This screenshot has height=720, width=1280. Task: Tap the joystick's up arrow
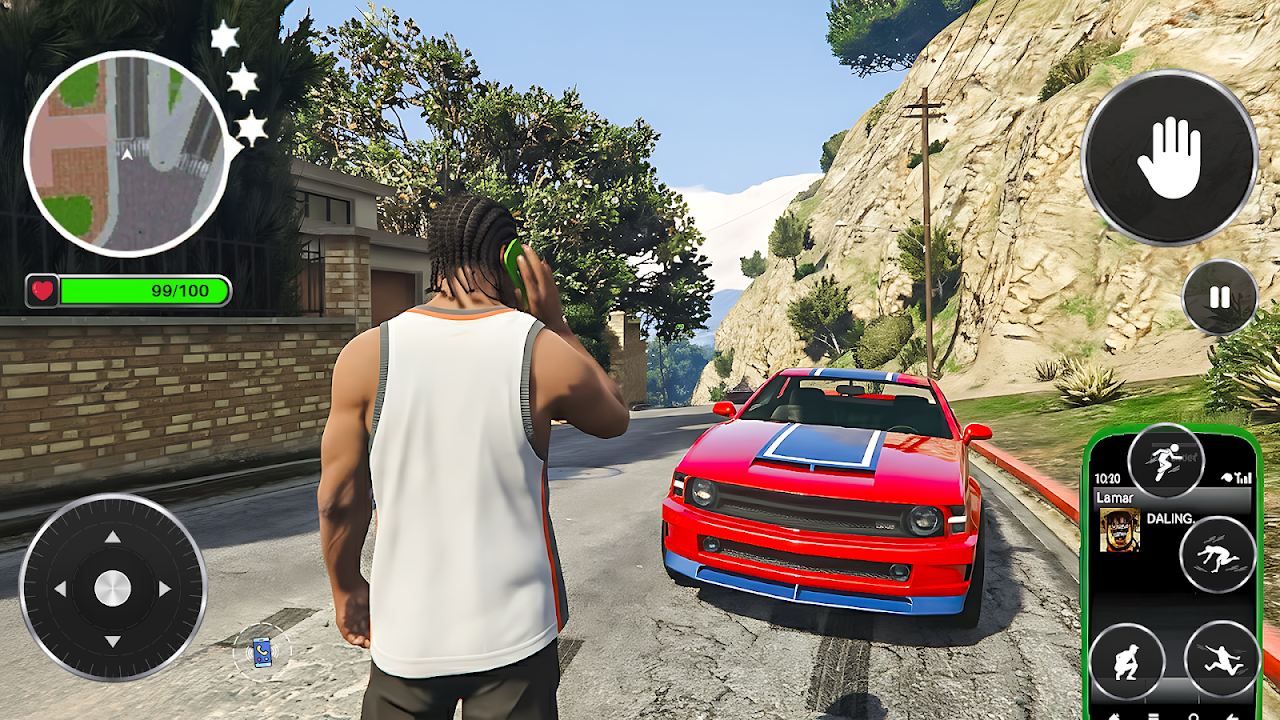click(113, 537)
